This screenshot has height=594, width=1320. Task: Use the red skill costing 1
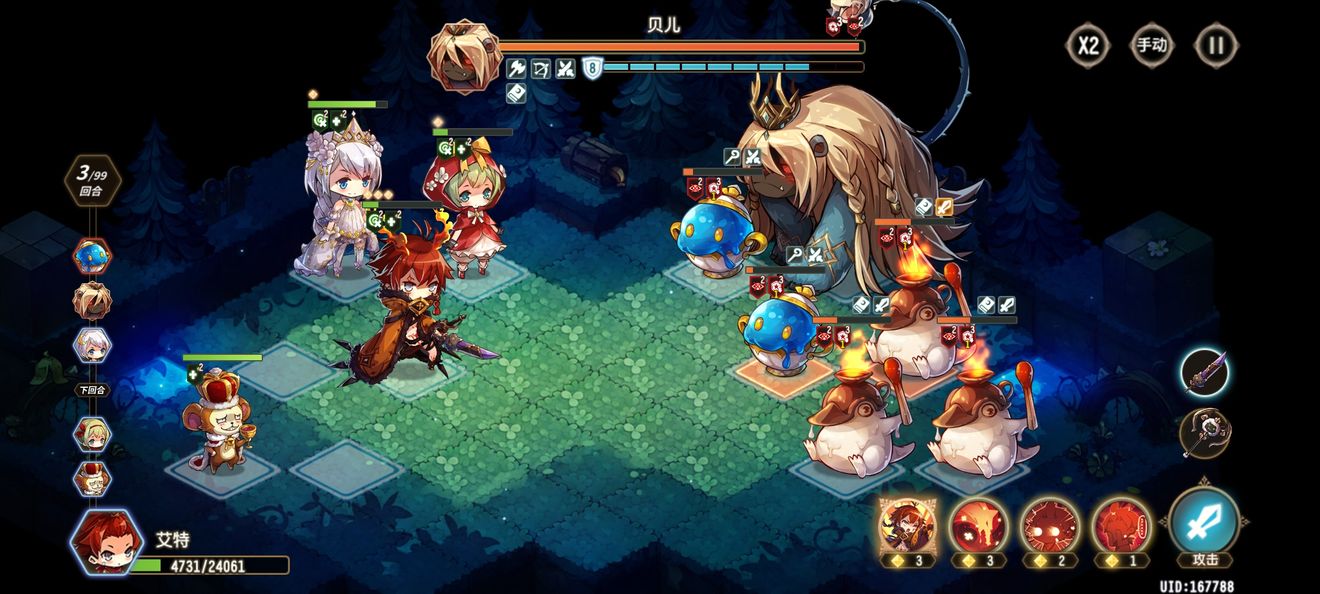pos(1121,525)
